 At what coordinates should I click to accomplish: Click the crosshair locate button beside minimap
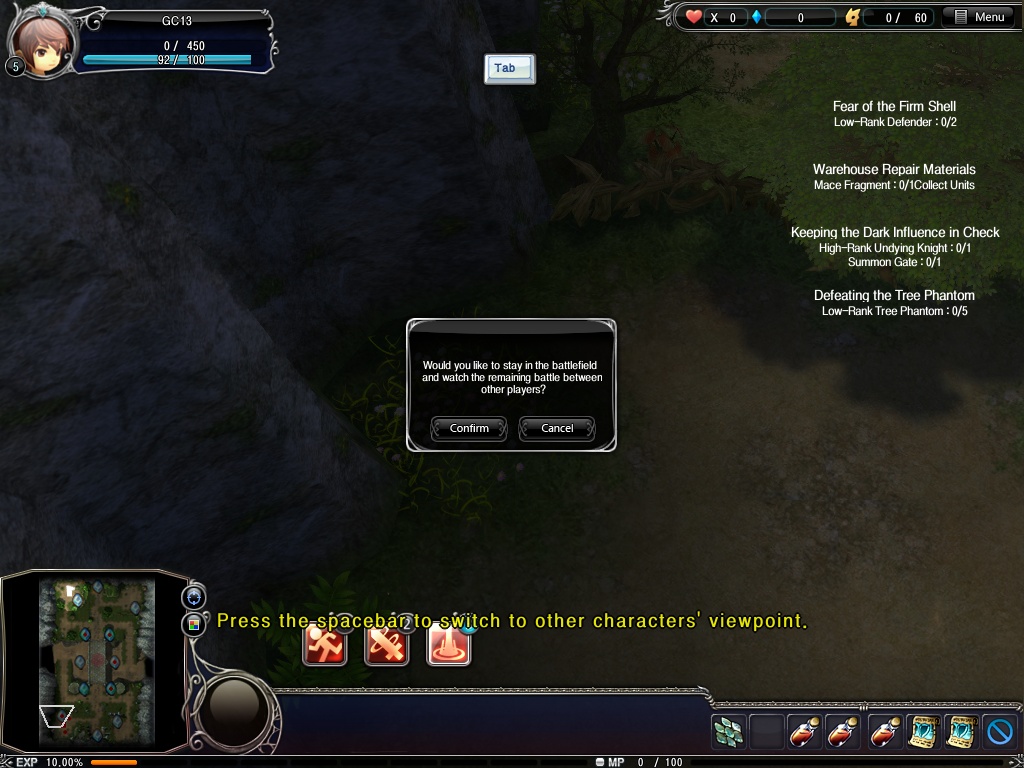(x=194, y=597)
